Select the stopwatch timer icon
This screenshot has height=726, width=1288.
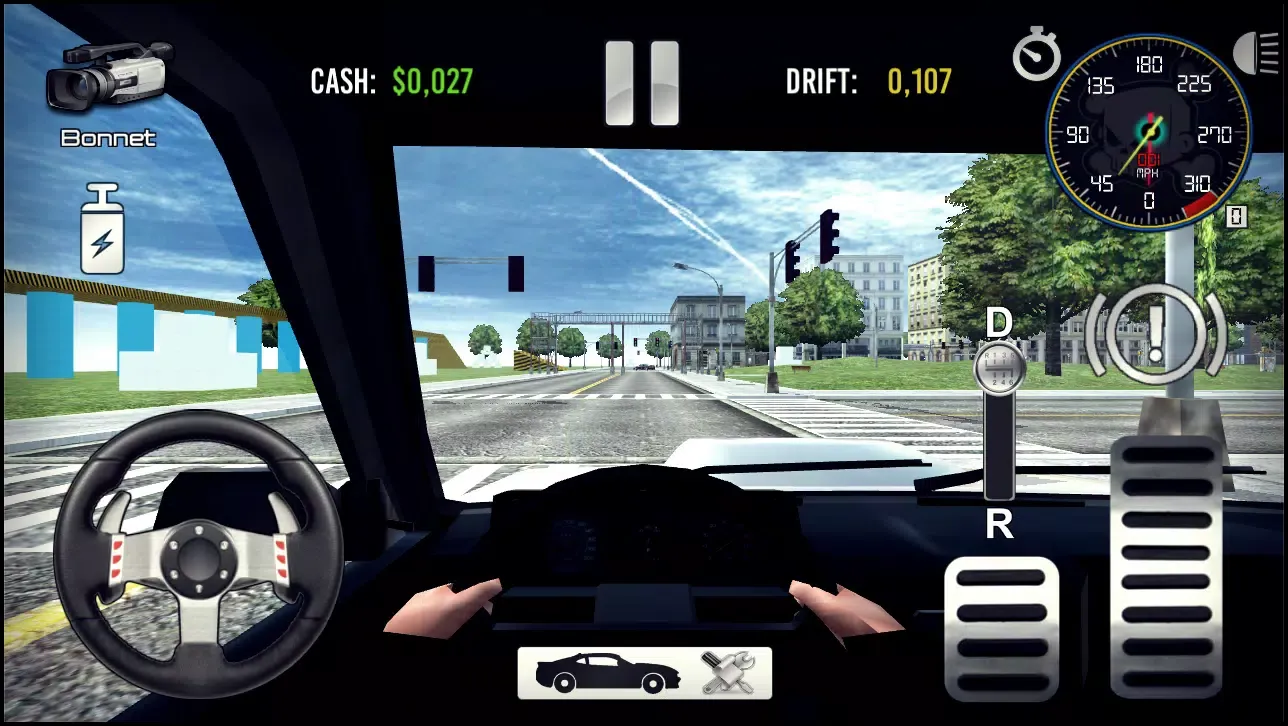(x=1036, y=55)
